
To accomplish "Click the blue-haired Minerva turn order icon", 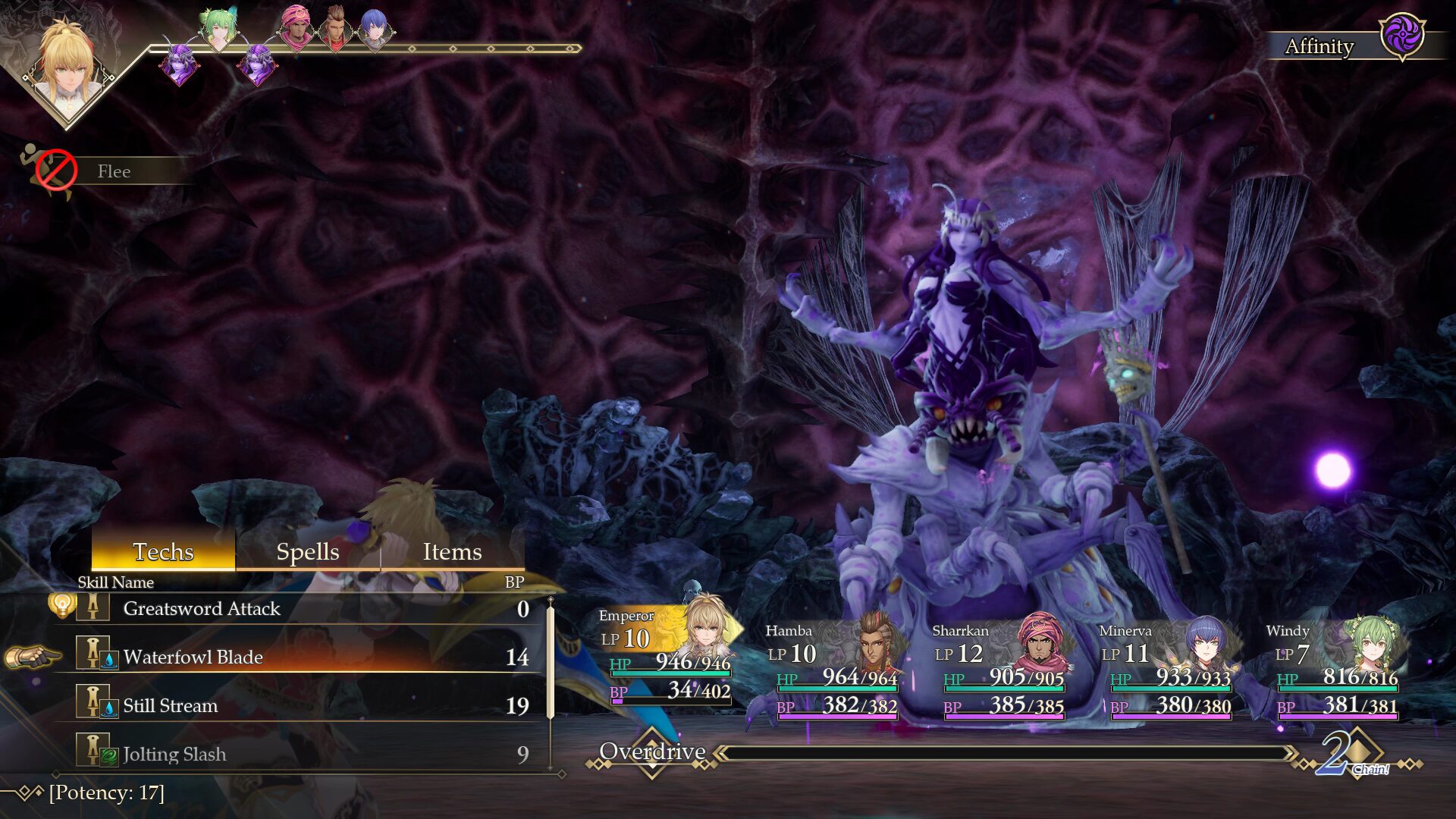I will click(x=374, y=29).
